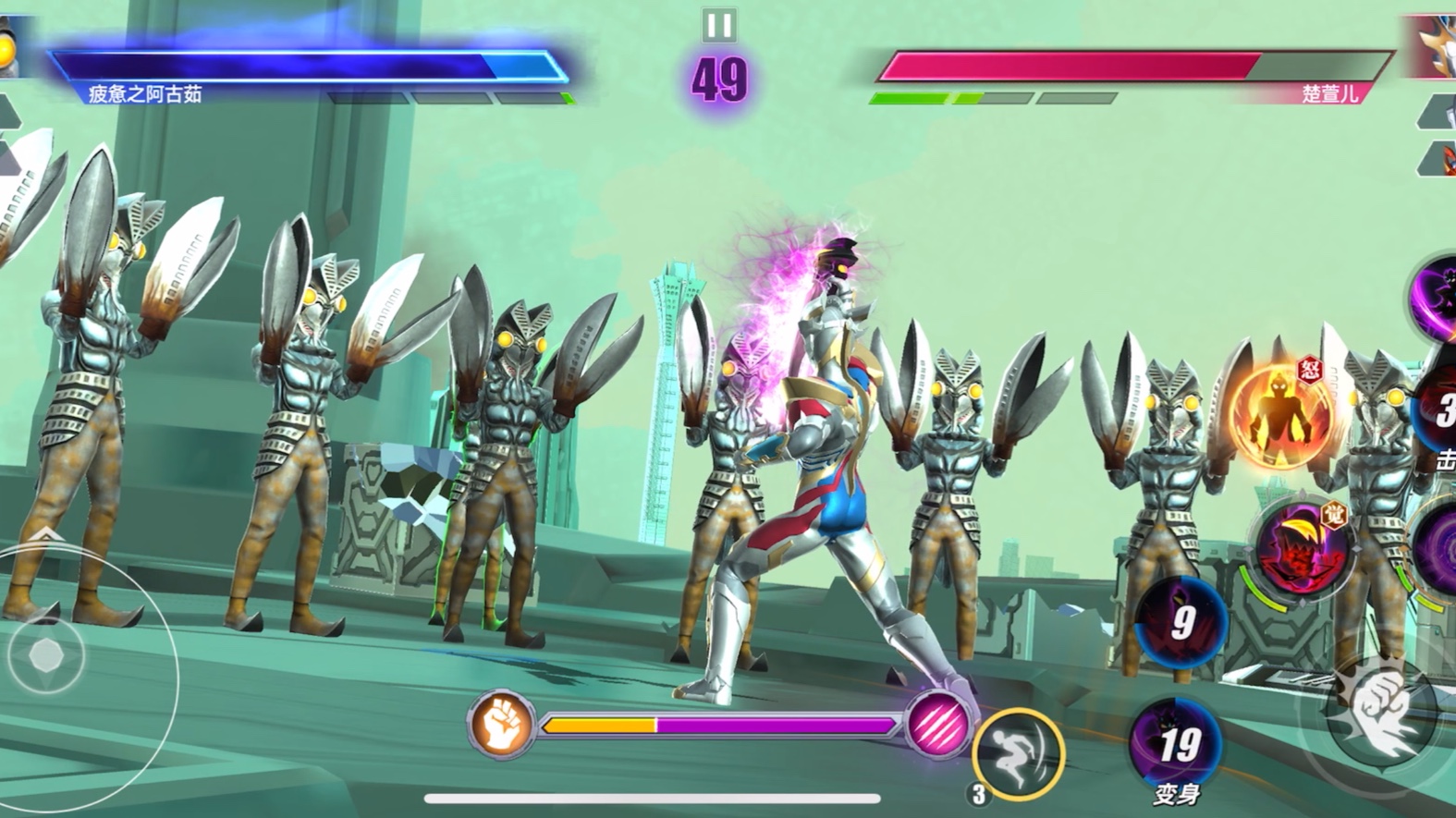Tap the pink claw slash icon
The height and width of the screenshot is (818, 1456).
936,723
